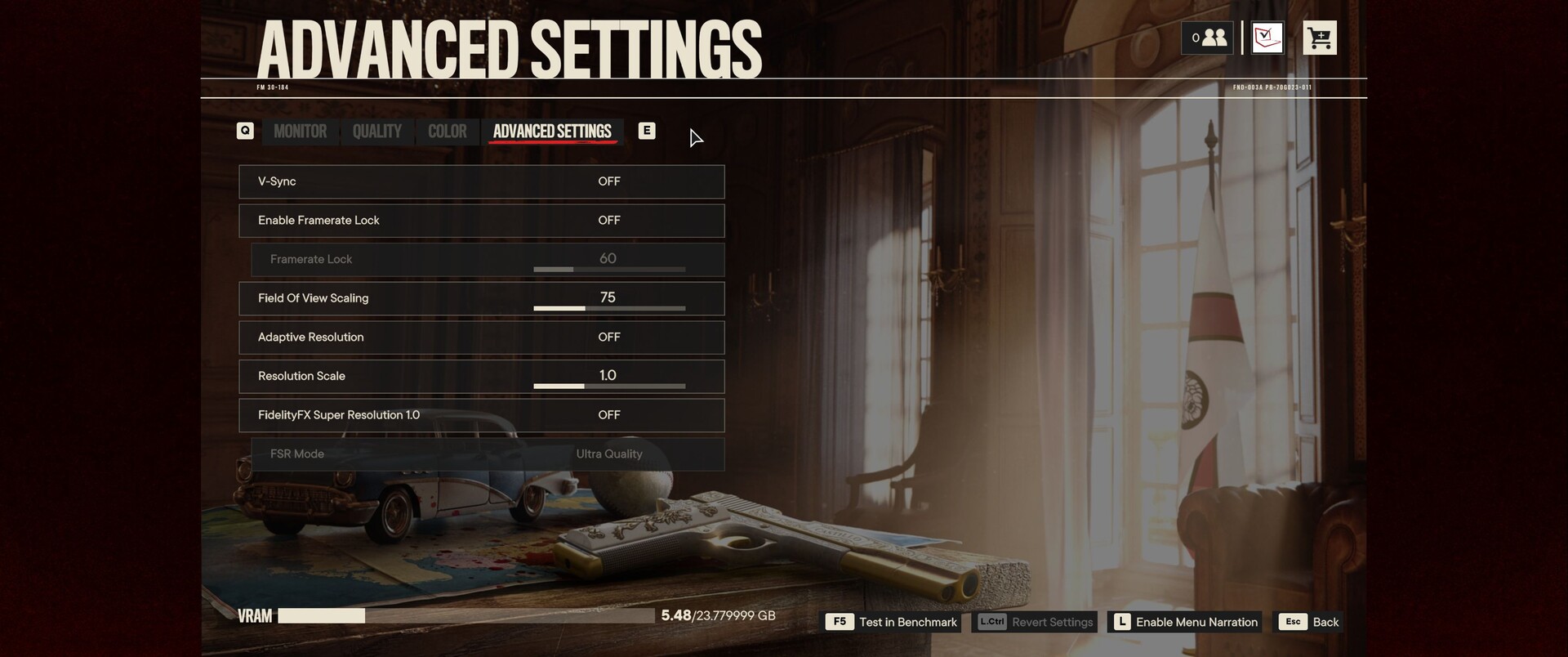Select the Color tab
The image size is (1568, 657).
447,132
